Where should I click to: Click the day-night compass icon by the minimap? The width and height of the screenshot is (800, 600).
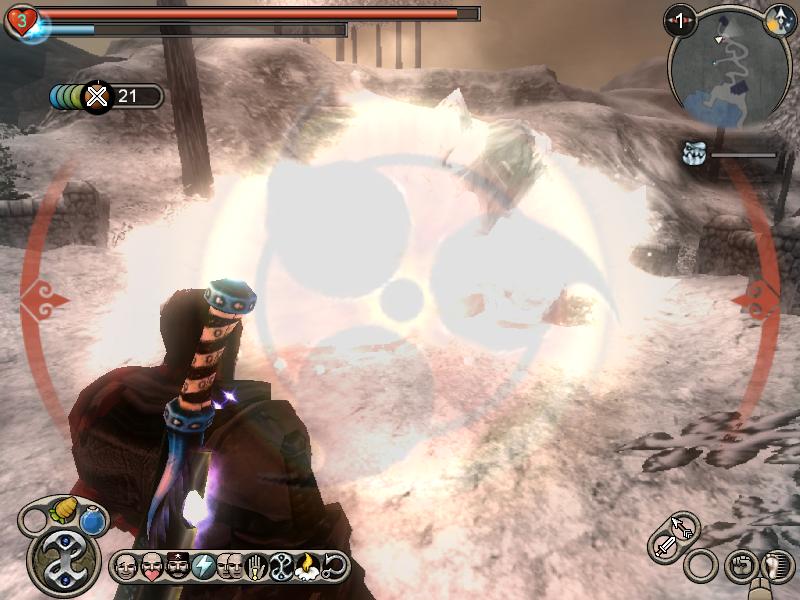[x=776, y=19]
